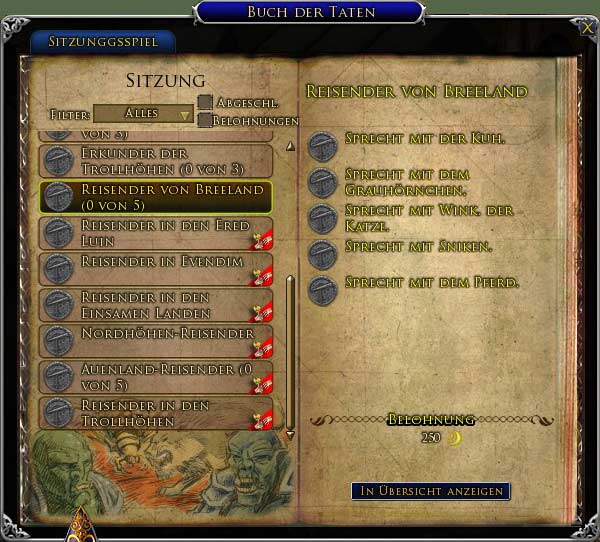This screenshot has width=600, height=542.
Task: Switch to the Sitzungsspiel tab
Action: pos(102,43)
